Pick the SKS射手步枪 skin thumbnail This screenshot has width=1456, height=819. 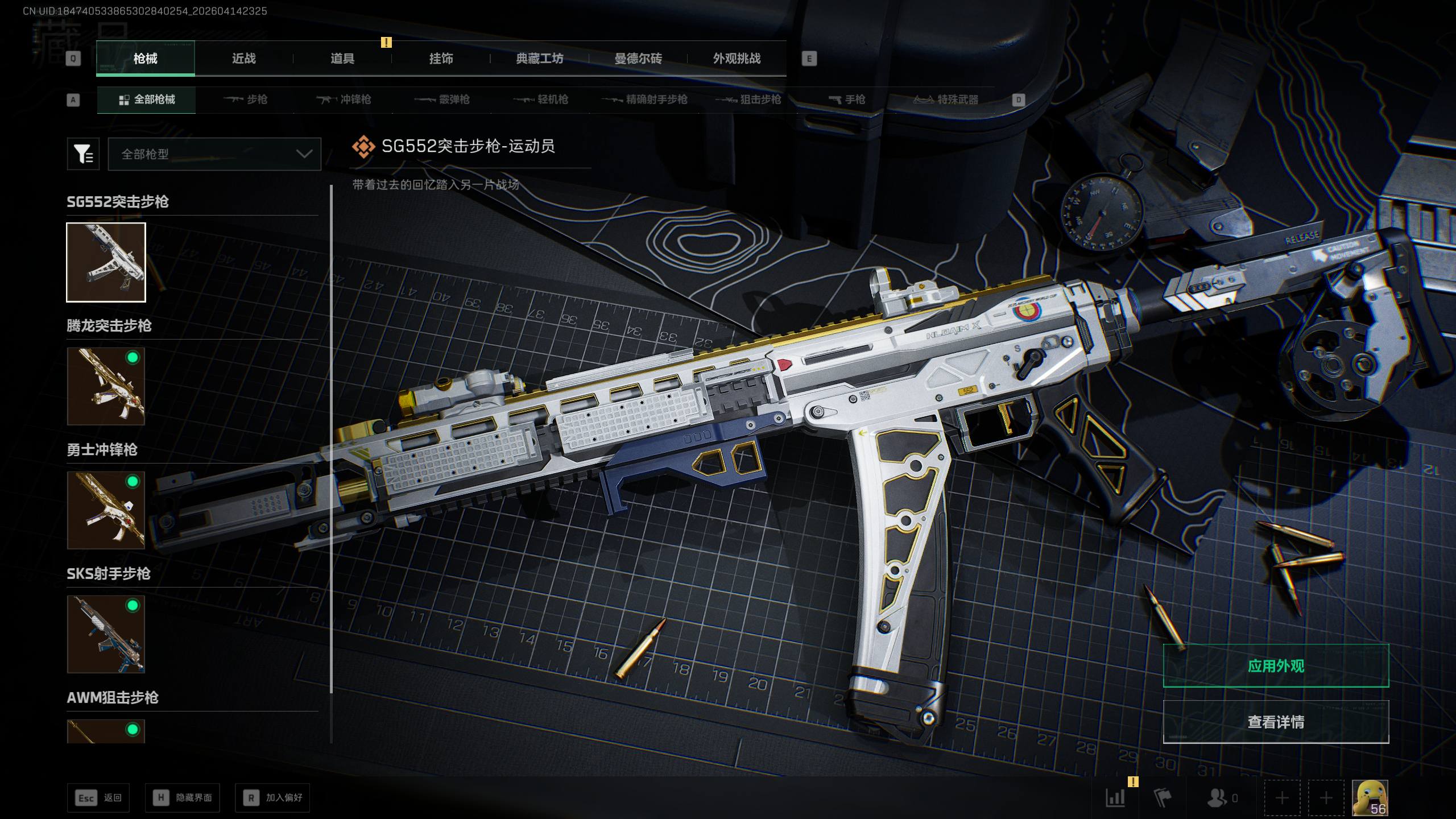click(x=106, y=634)
